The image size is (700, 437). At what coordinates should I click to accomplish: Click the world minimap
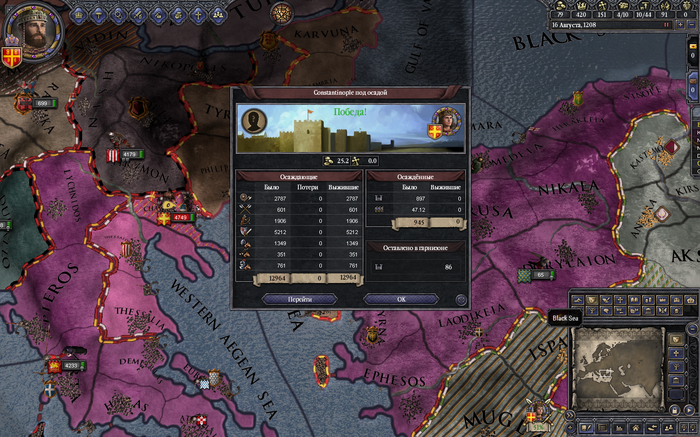[x=618, y=366]
